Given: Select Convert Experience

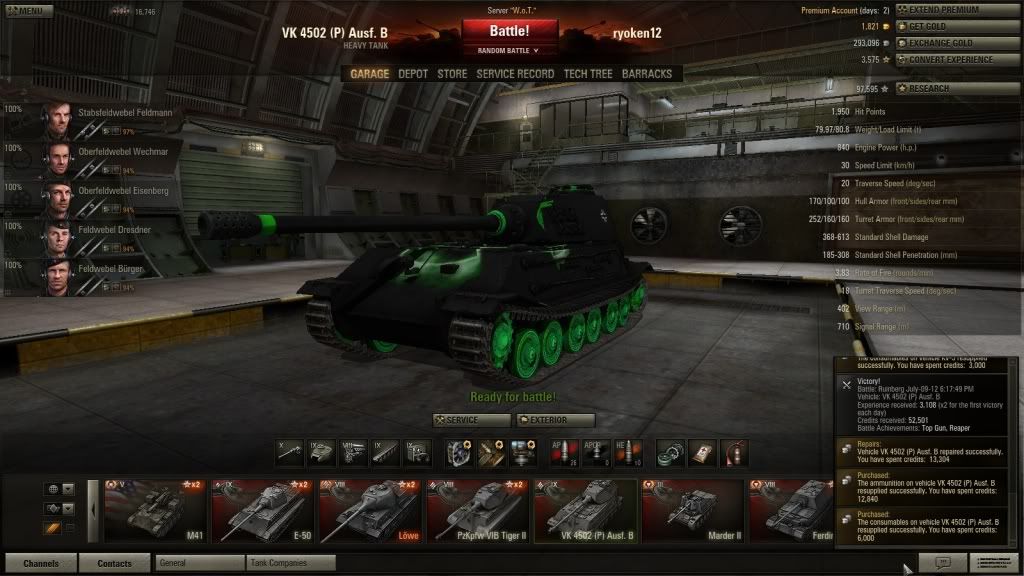Looking at the screenshot, I should tap(957, 60).
